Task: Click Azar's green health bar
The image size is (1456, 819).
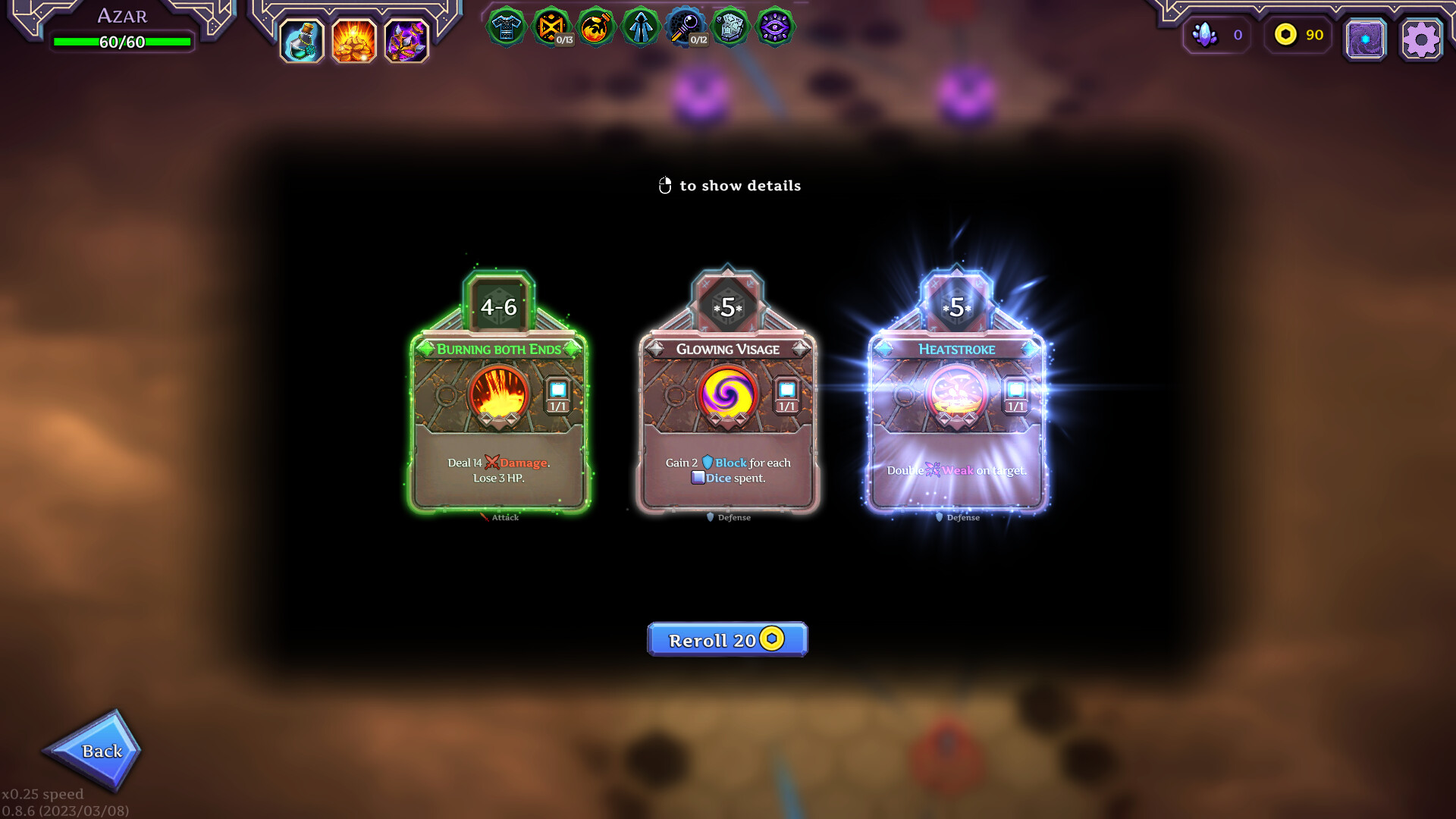Action: click(x=121, y=42)
